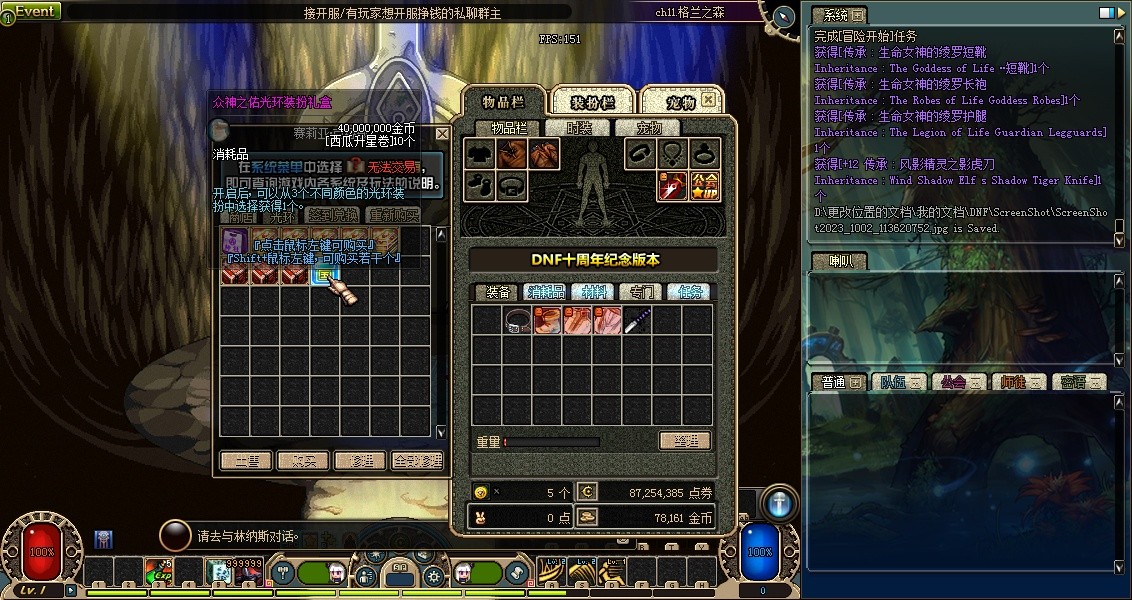Switch to the 装扮栏 (avatar) tab
This screenshot has height=600, width=1132.
point(592,102)
